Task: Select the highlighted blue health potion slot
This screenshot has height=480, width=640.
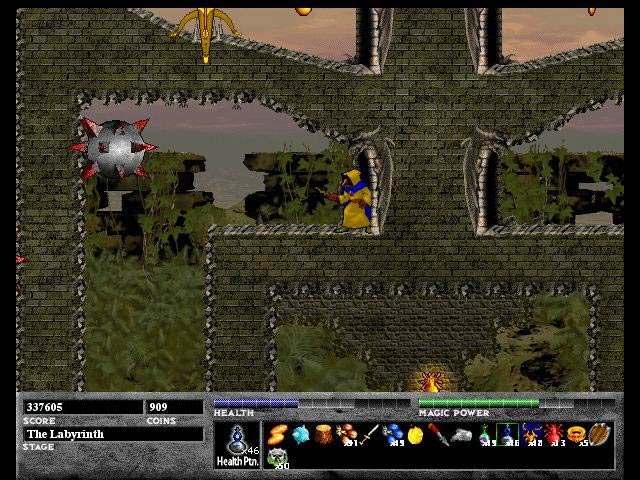Action: (508, 434)
